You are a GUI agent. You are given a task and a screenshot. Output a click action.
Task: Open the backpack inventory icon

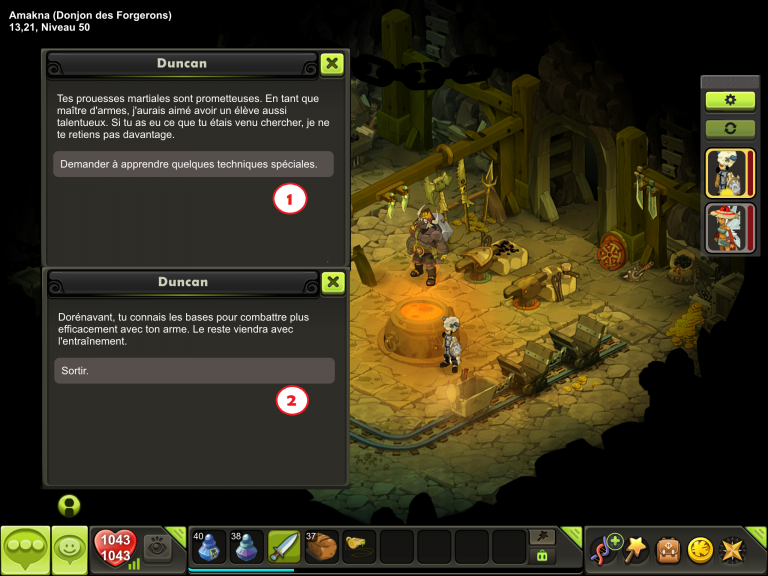coord(668,550)
